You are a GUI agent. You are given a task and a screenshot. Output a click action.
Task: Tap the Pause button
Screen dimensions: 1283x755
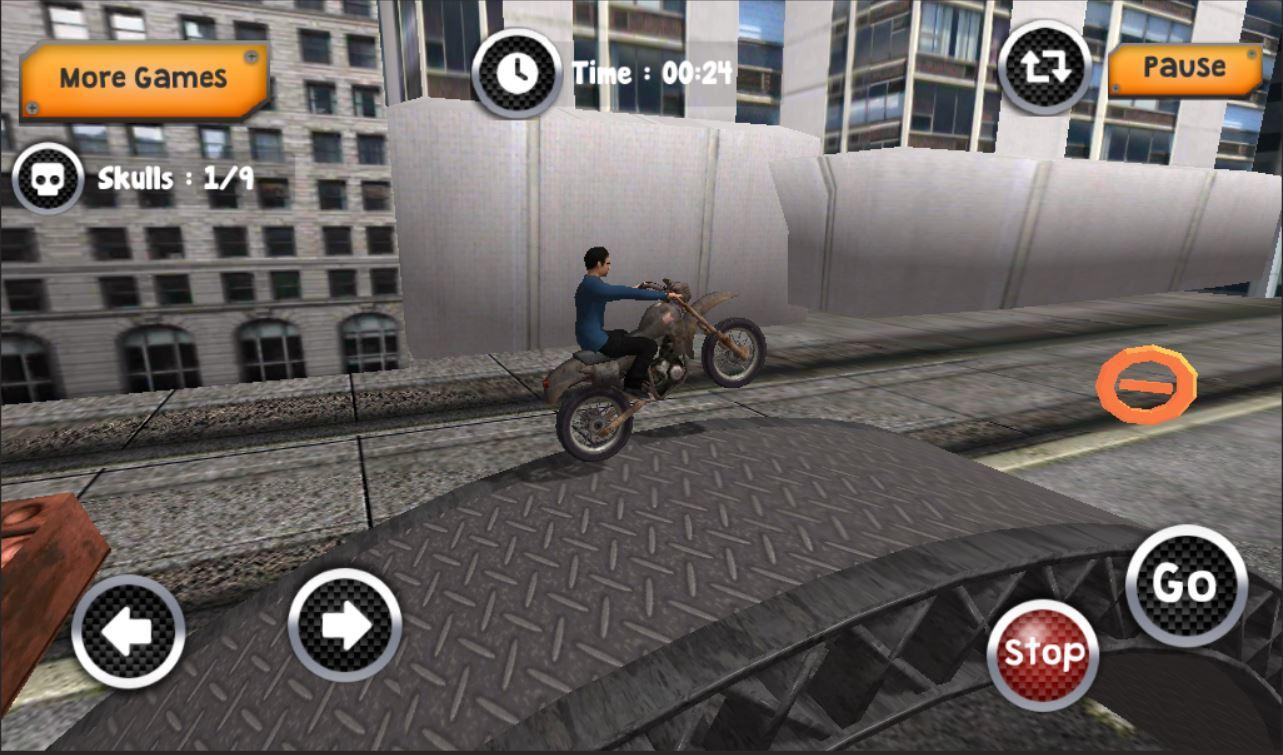(x=1185, y=68)
